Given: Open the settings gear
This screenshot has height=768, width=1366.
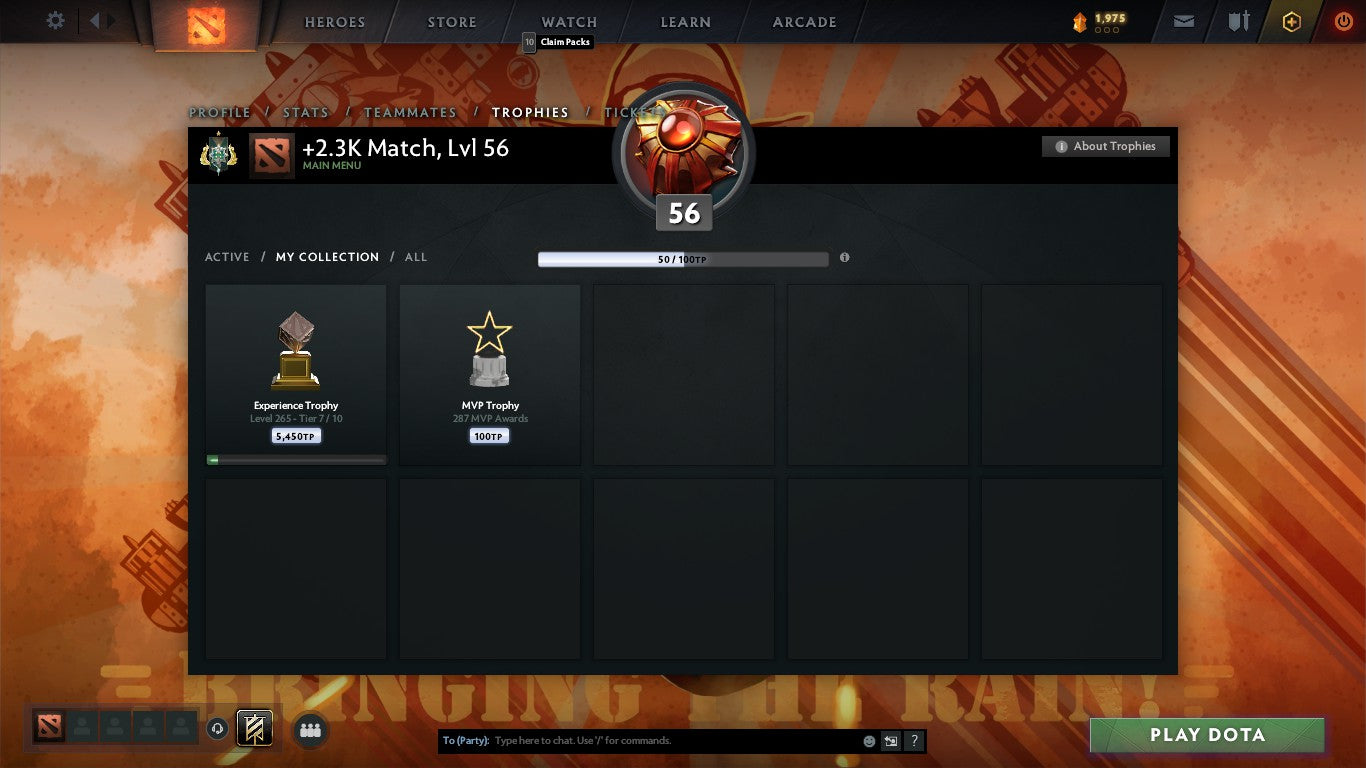Looking at the screenshot, I should tap(55, 19).
